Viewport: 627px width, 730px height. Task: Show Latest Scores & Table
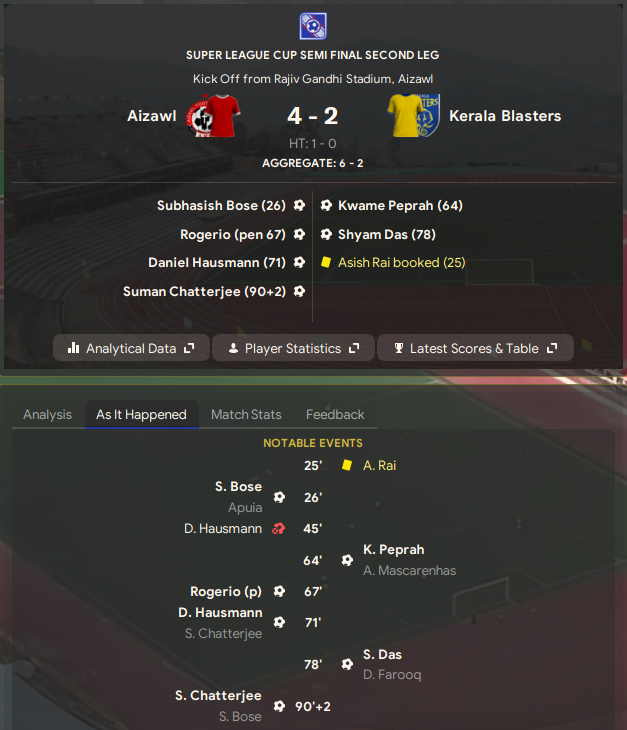coord(475,348)
